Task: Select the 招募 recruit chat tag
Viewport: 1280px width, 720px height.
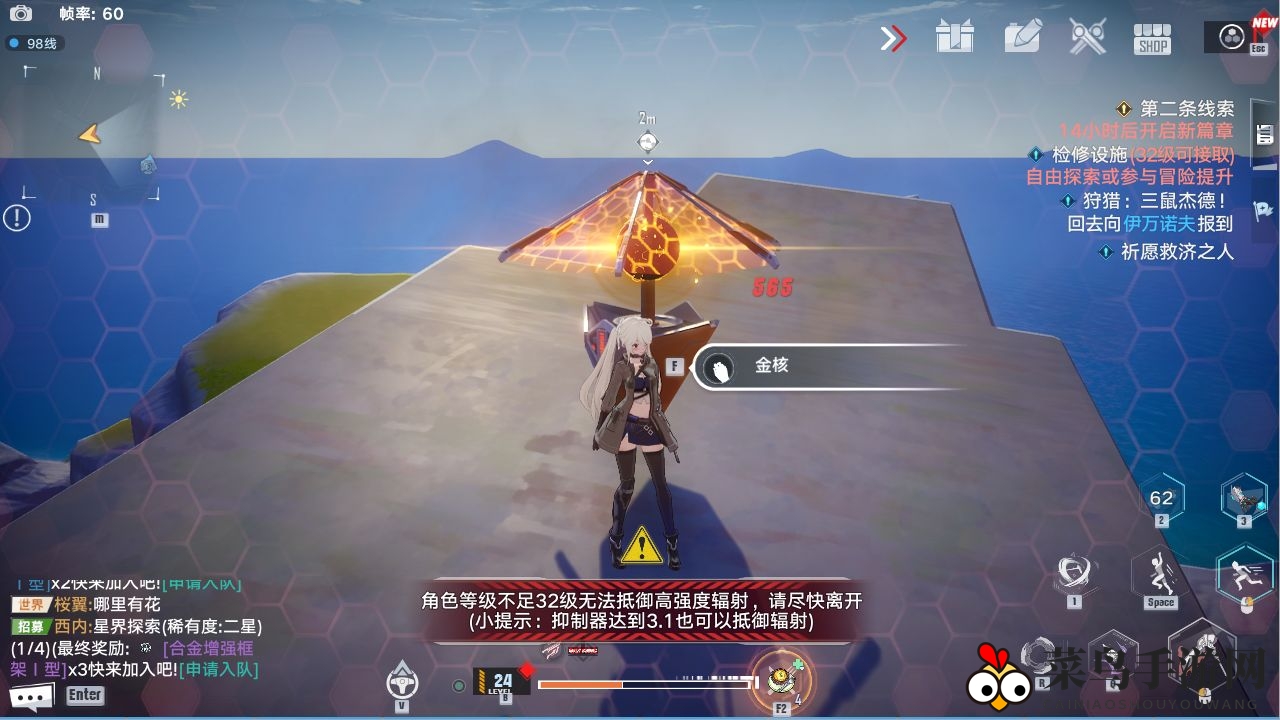Action: coord(29,627)
